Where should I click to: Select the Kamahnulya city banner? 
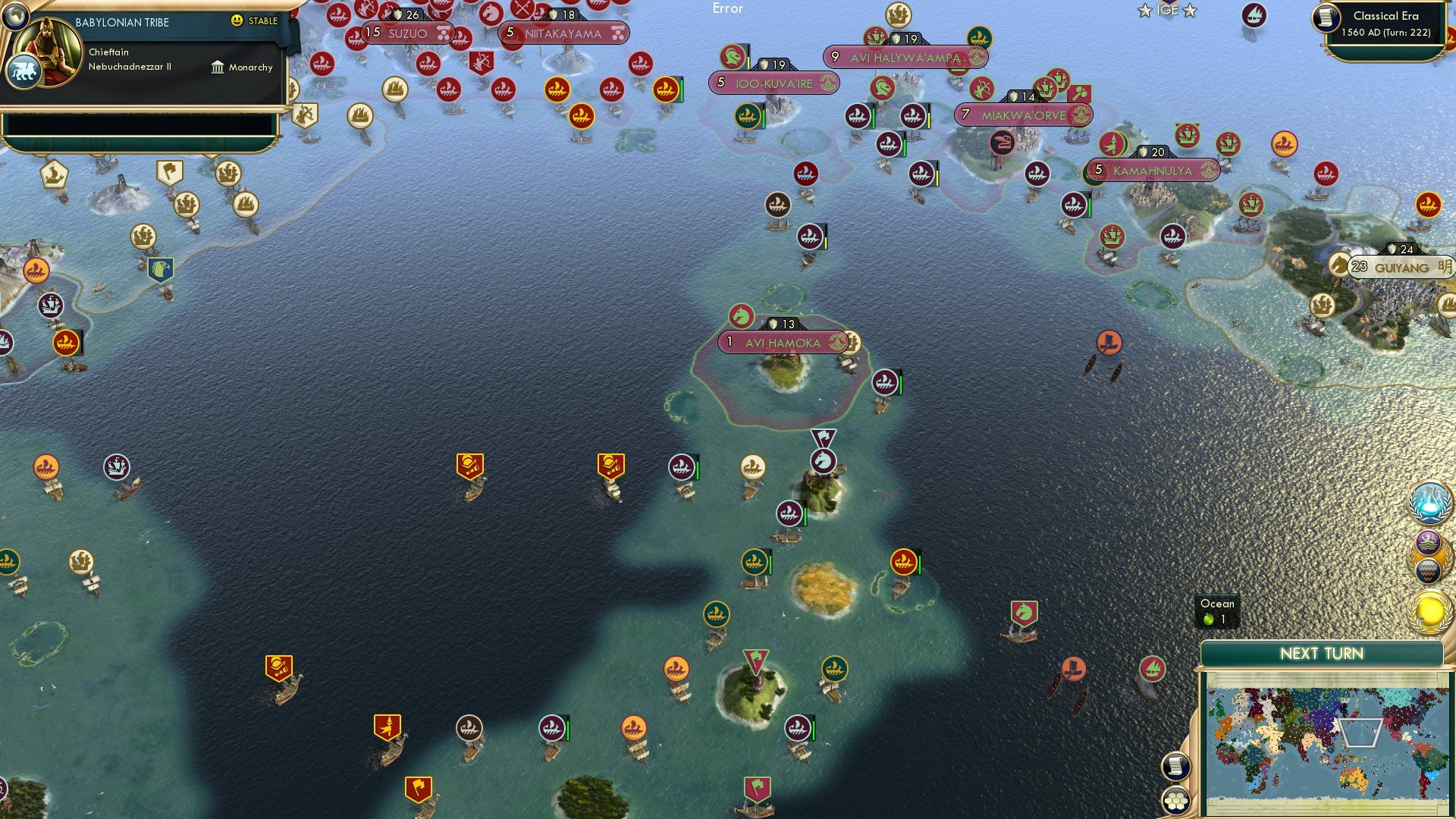coord(1152,171)
